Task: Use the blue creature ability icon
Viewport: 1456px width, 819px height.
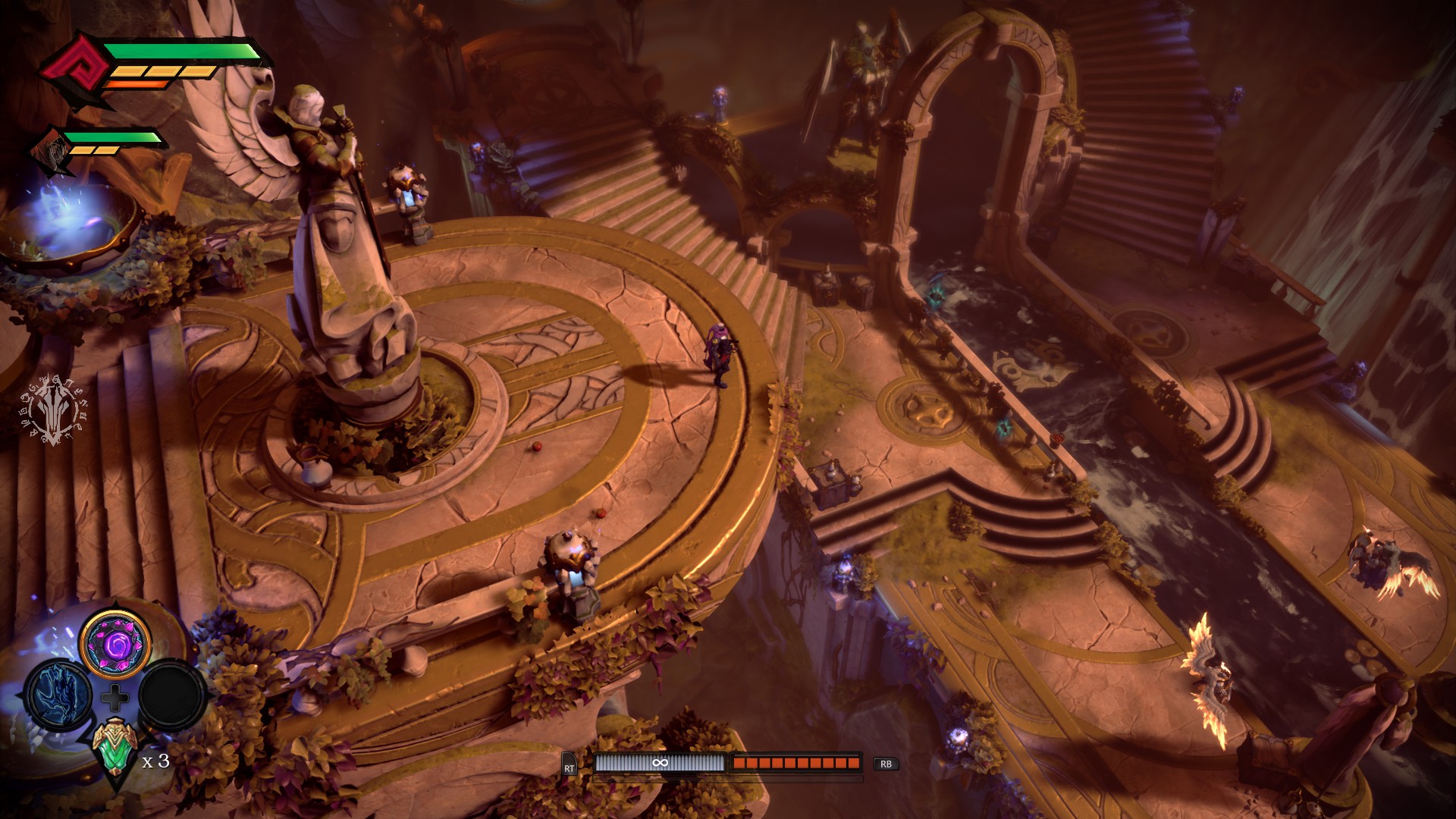Action: pos(59,695)
